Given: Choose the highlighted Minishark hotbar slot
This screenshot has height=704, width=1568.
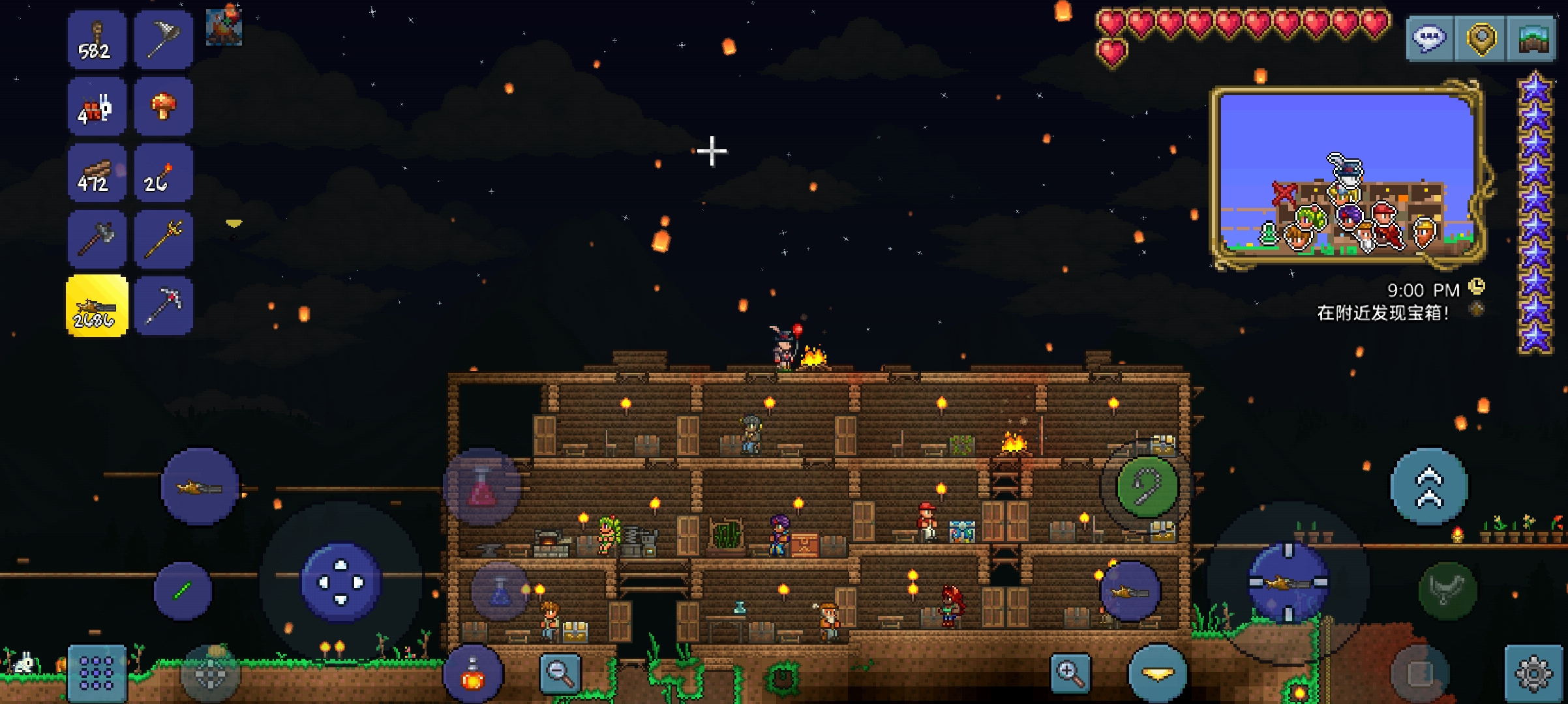Looking at the screenshot, I should point(97,306).
